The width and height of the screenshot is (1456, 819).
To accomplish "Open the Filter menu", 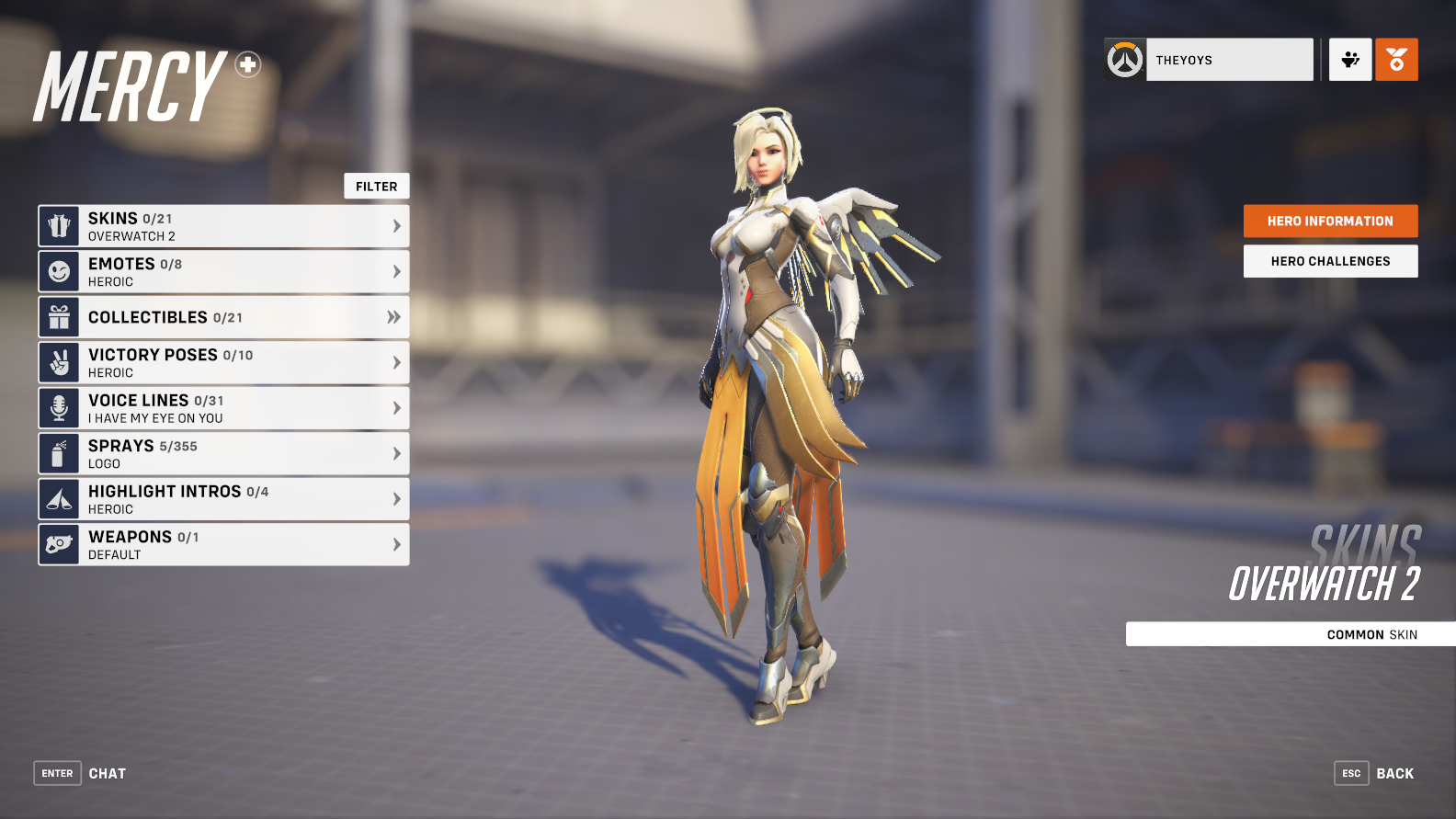I will click(376, 186).
